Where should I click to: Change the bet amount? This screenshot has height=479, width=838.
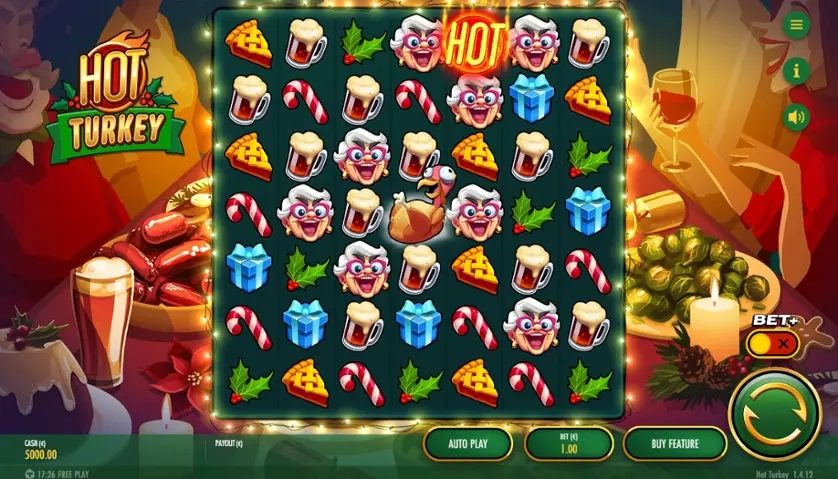tap(567, 442)
